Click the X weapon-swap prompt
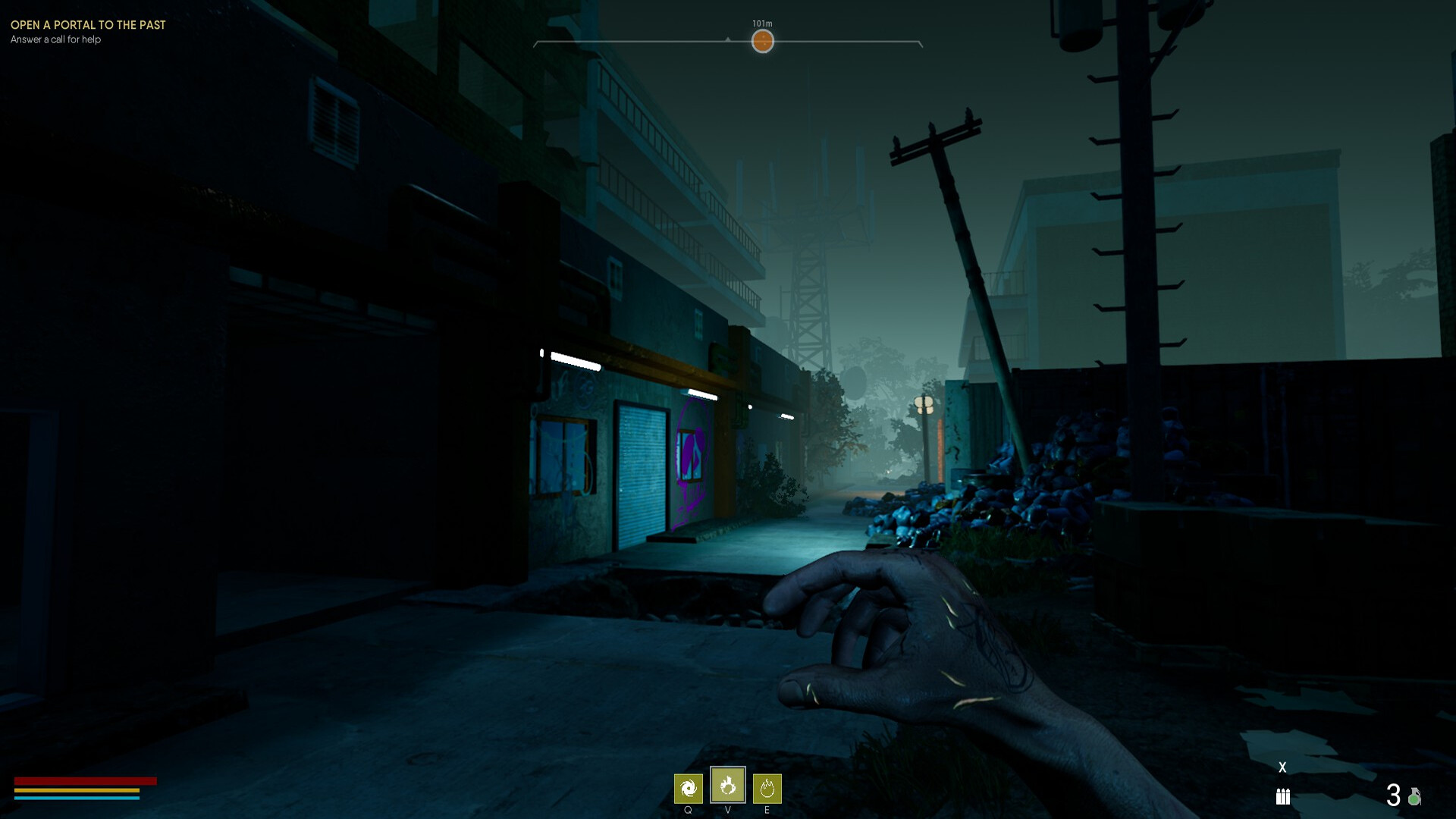 click(1282, 766)
